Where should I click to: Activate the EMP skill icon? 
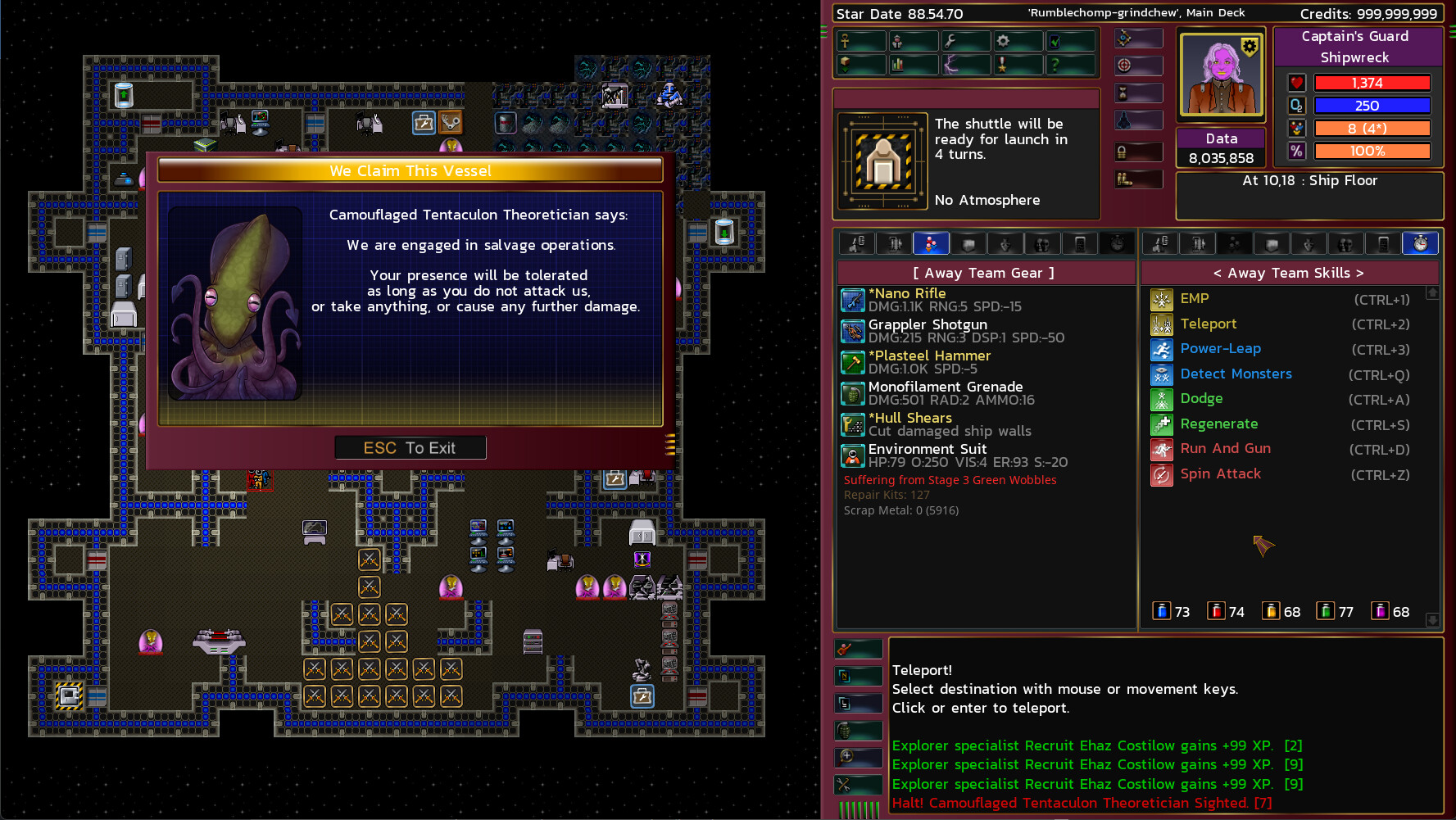click(x=1161, y=299)
